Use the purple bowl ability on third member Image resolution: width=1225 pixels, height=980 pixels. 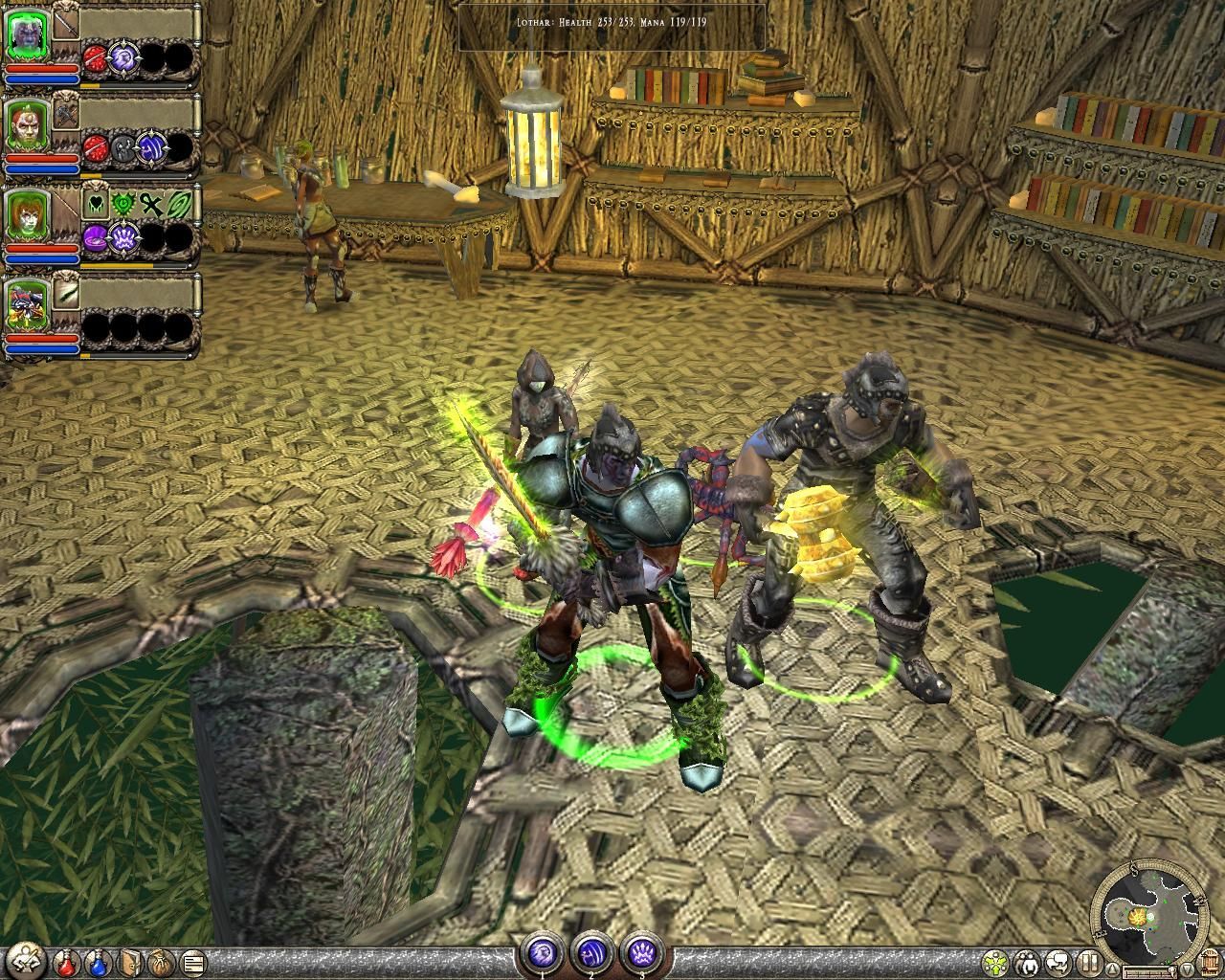coord(97,236)
